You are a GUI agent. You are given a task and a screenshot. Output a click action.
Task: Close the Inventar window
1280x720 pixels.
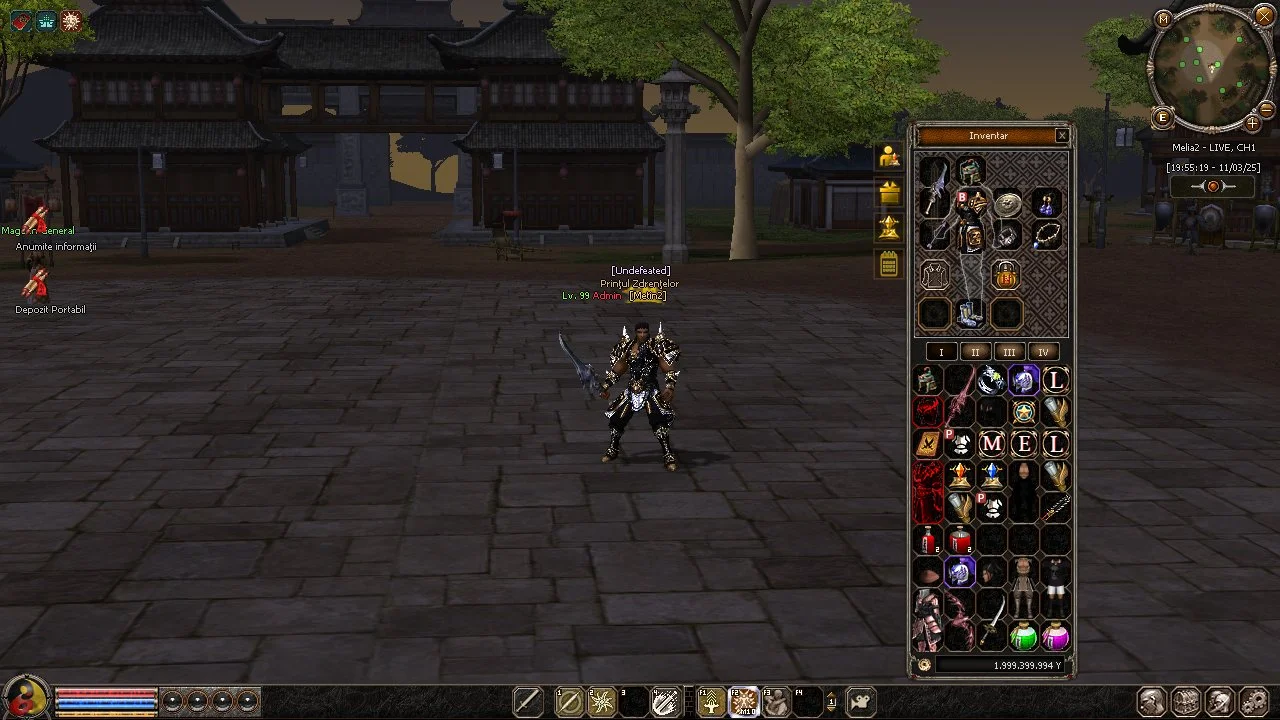point(1062,136)
